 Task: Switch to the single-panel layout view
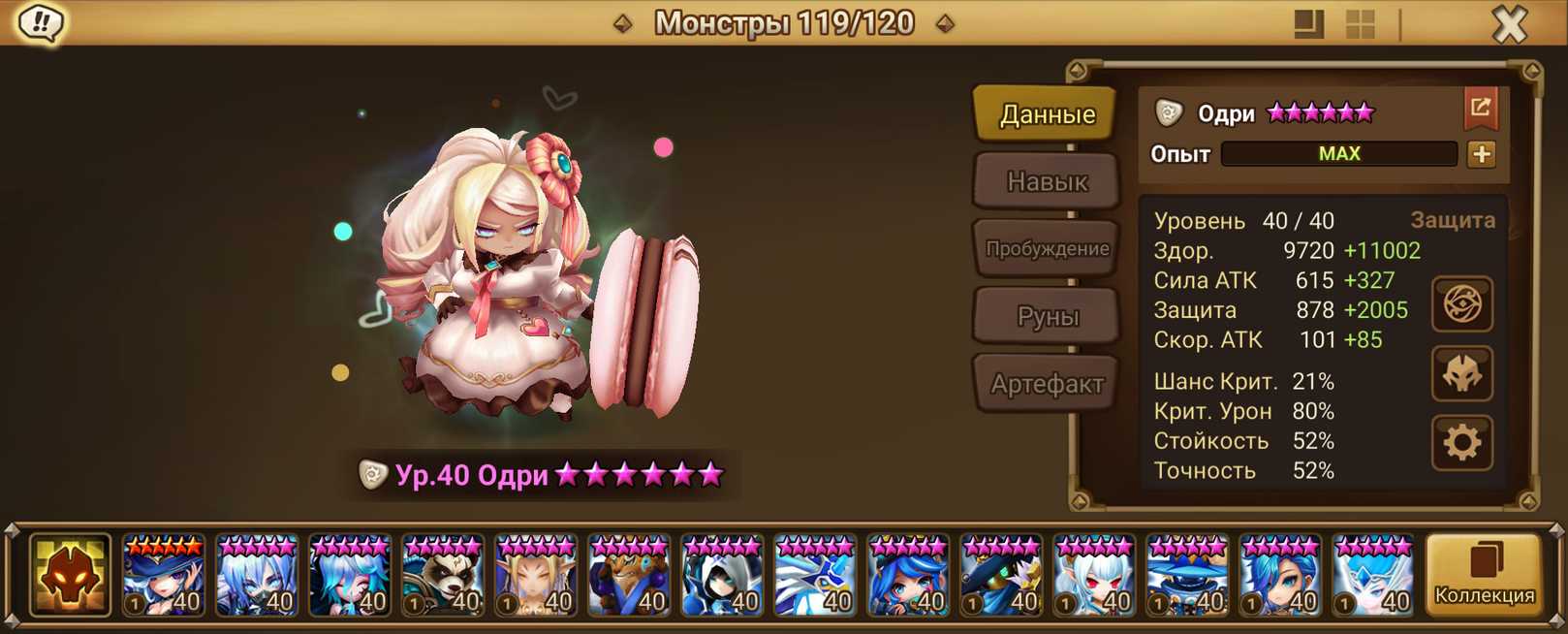point(1308,24)
